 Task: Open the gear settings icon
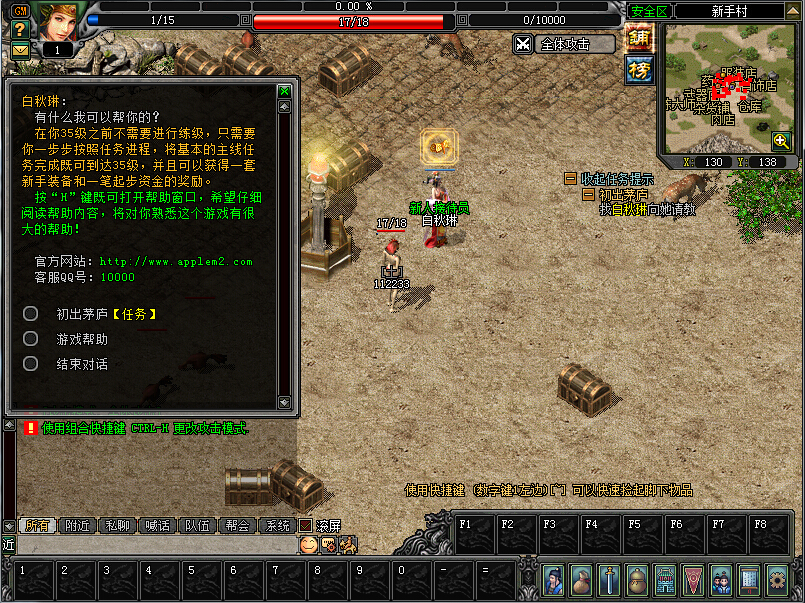[776, 579]
